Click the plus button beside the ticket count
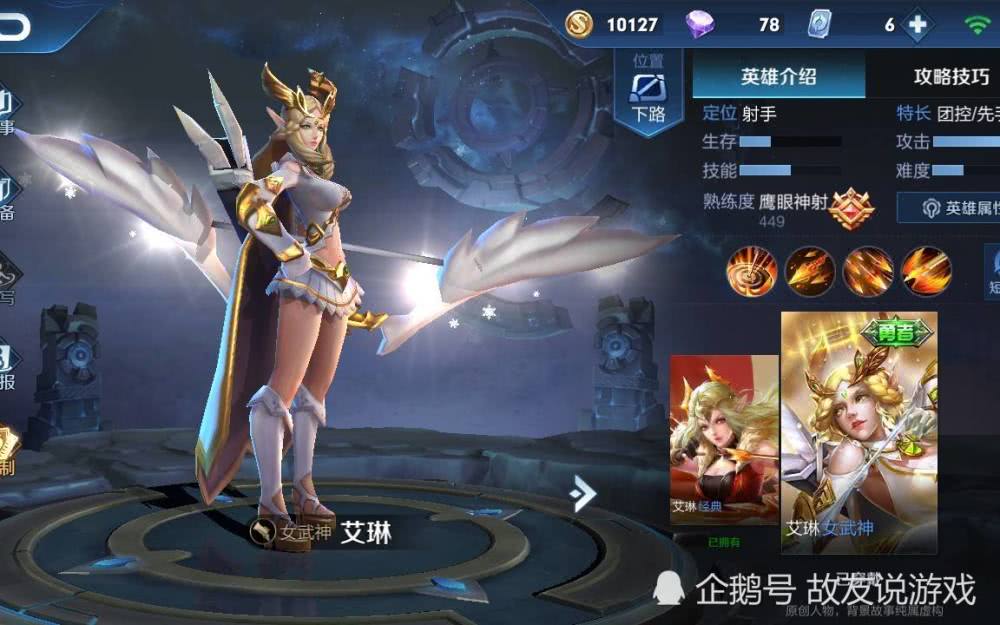The height and width of the screenshot is (625, 1000). pos(916,25)
